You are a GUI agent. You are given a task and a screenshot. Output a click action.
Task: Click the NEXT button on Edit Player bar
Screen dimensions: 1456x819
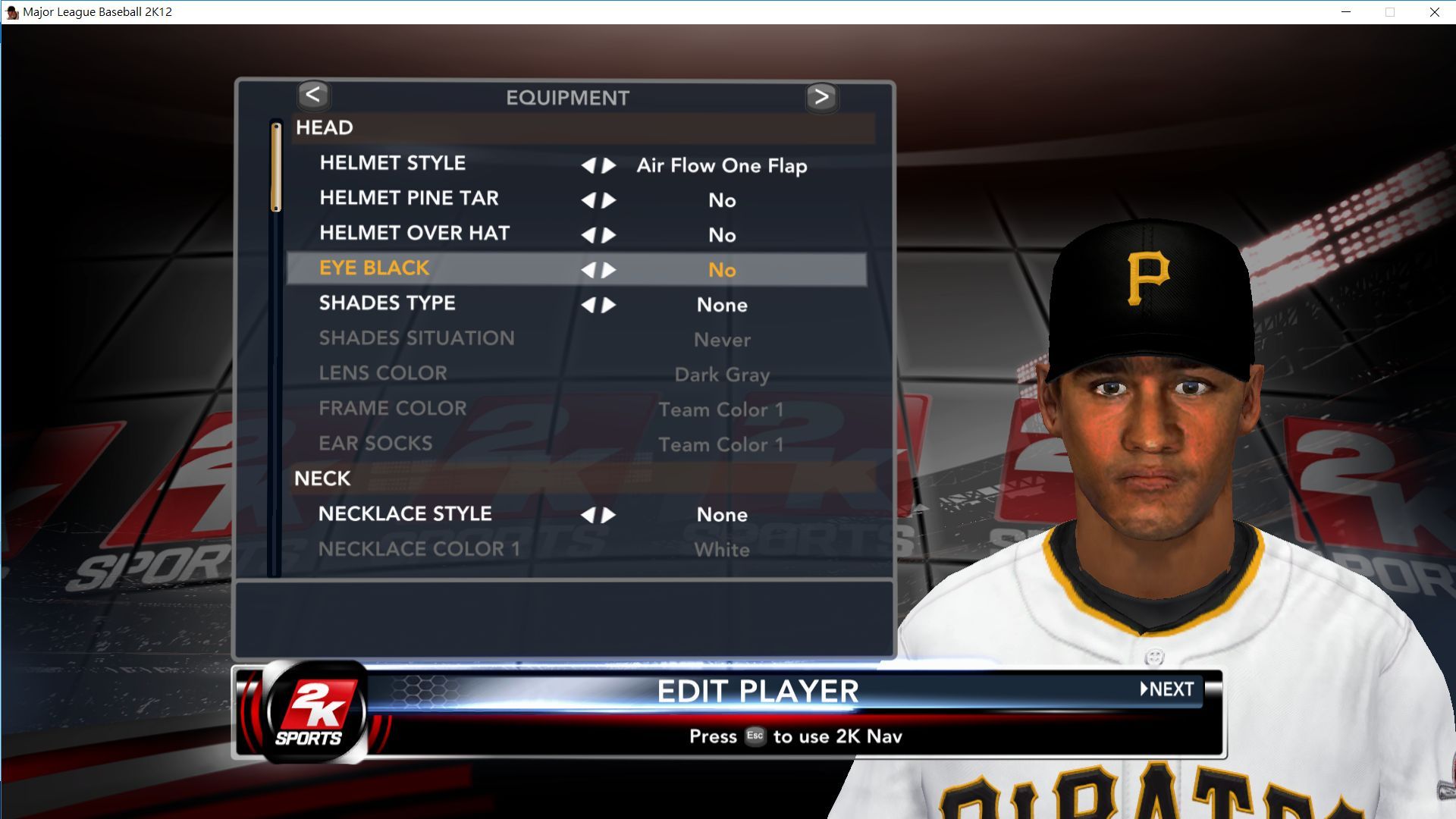[1168, 689]
